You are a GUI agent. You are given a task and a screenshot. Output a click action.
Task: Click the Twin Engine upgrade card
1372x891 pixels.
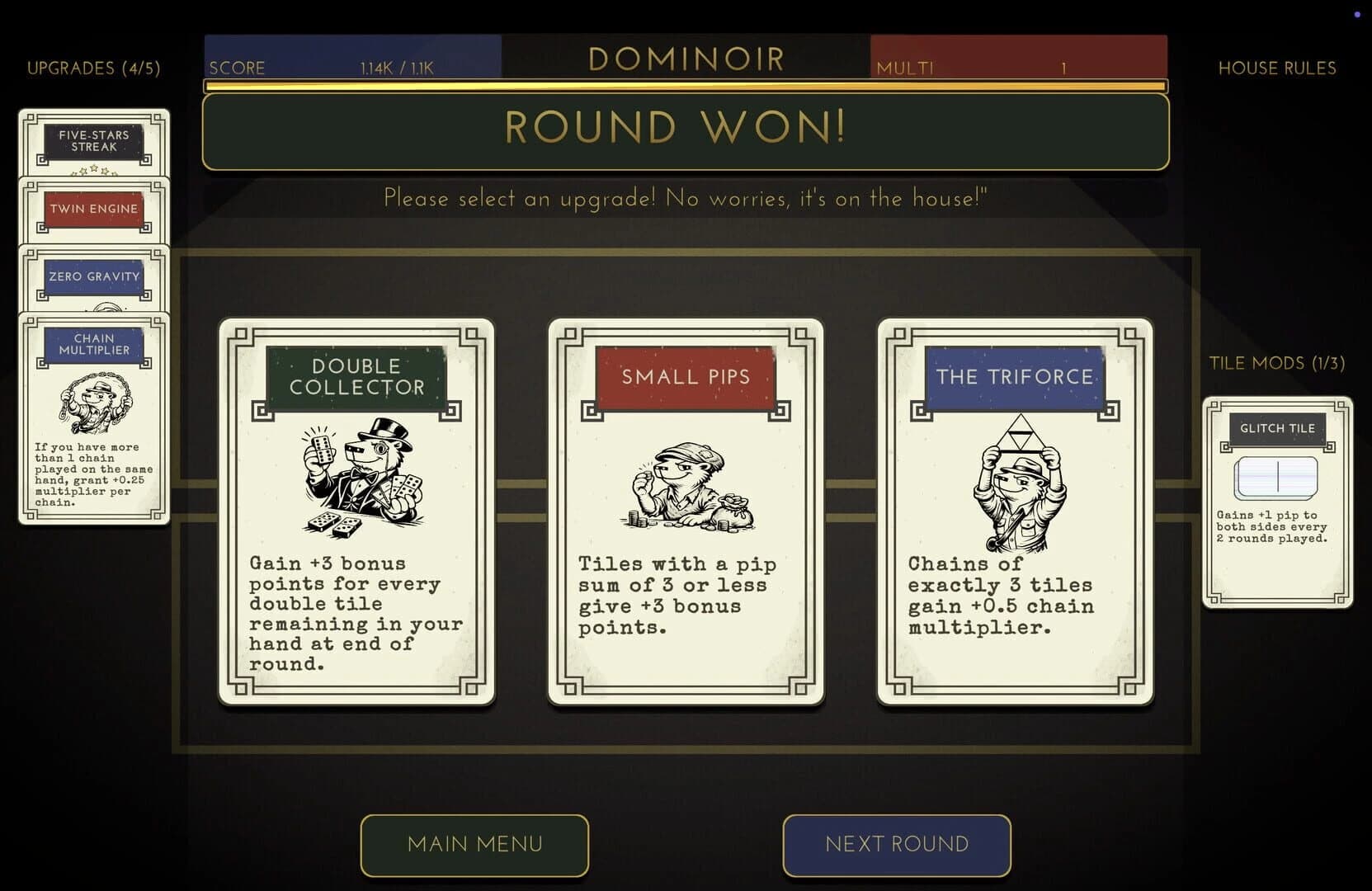click(x=93, y=209)
